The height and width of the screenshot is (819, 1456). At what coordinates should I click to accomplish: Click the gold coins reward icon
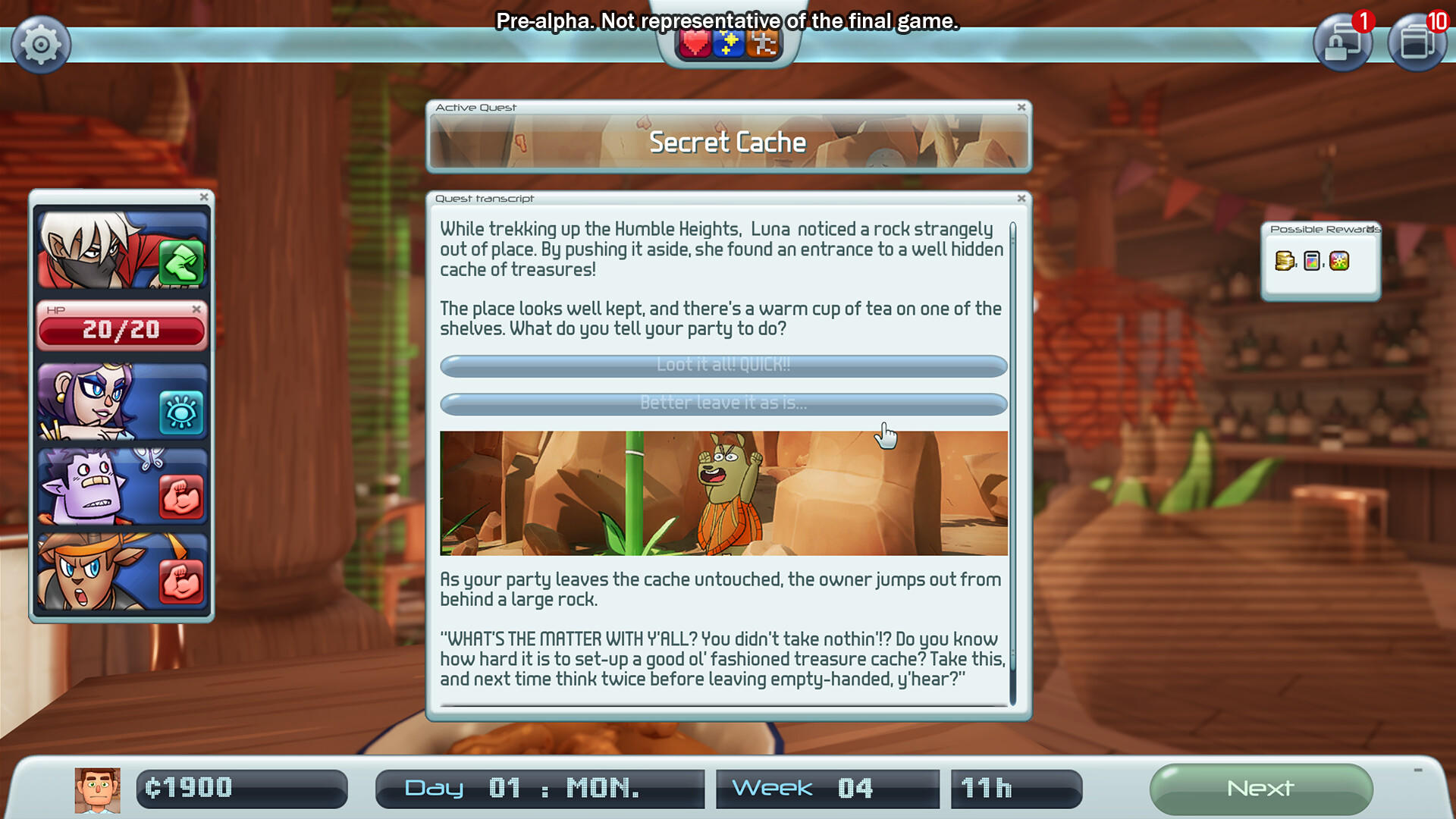[1285, 262]
